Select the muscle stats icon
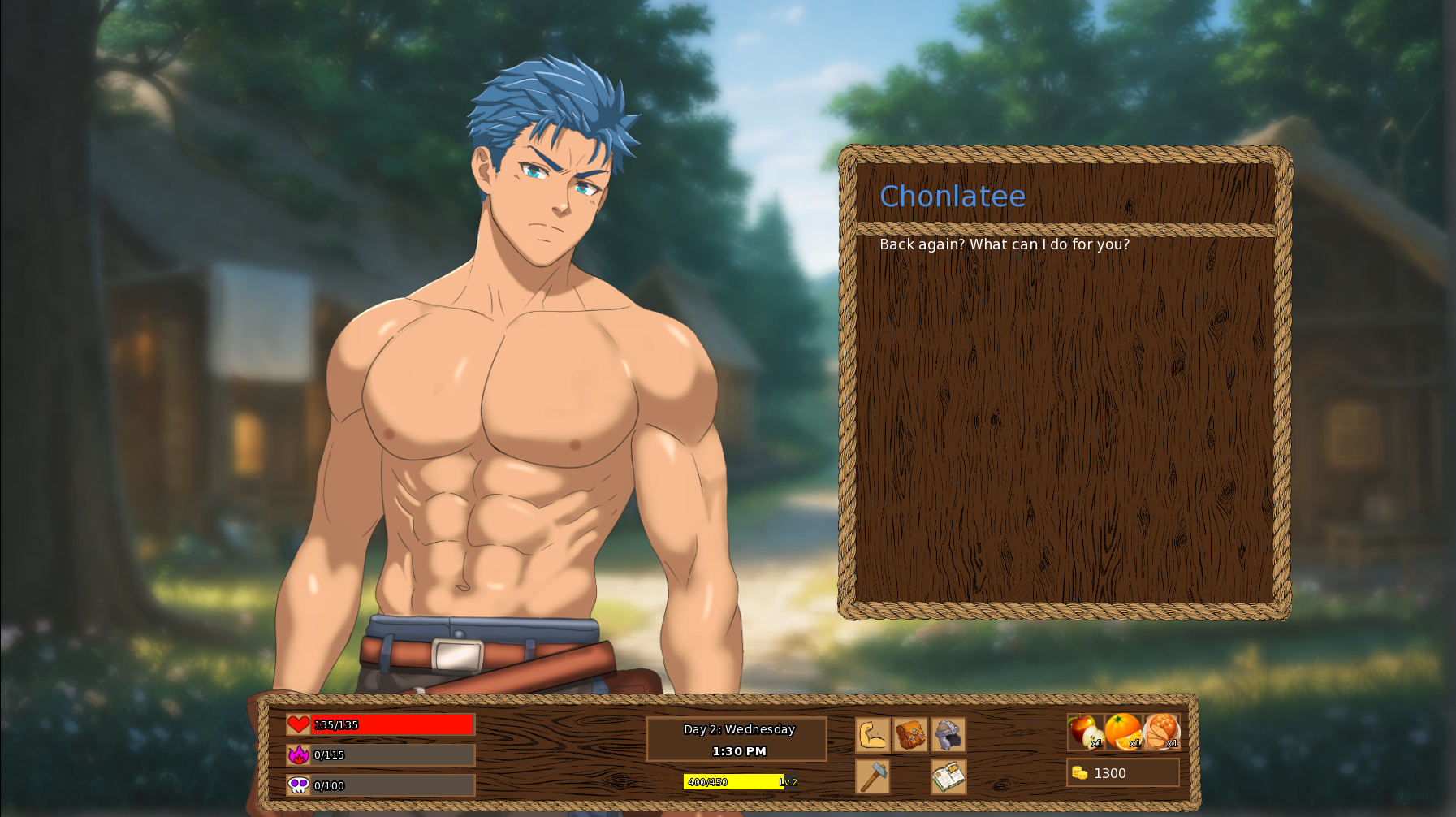Screen dimensions: 1456x817 click(x=871, y=736)
